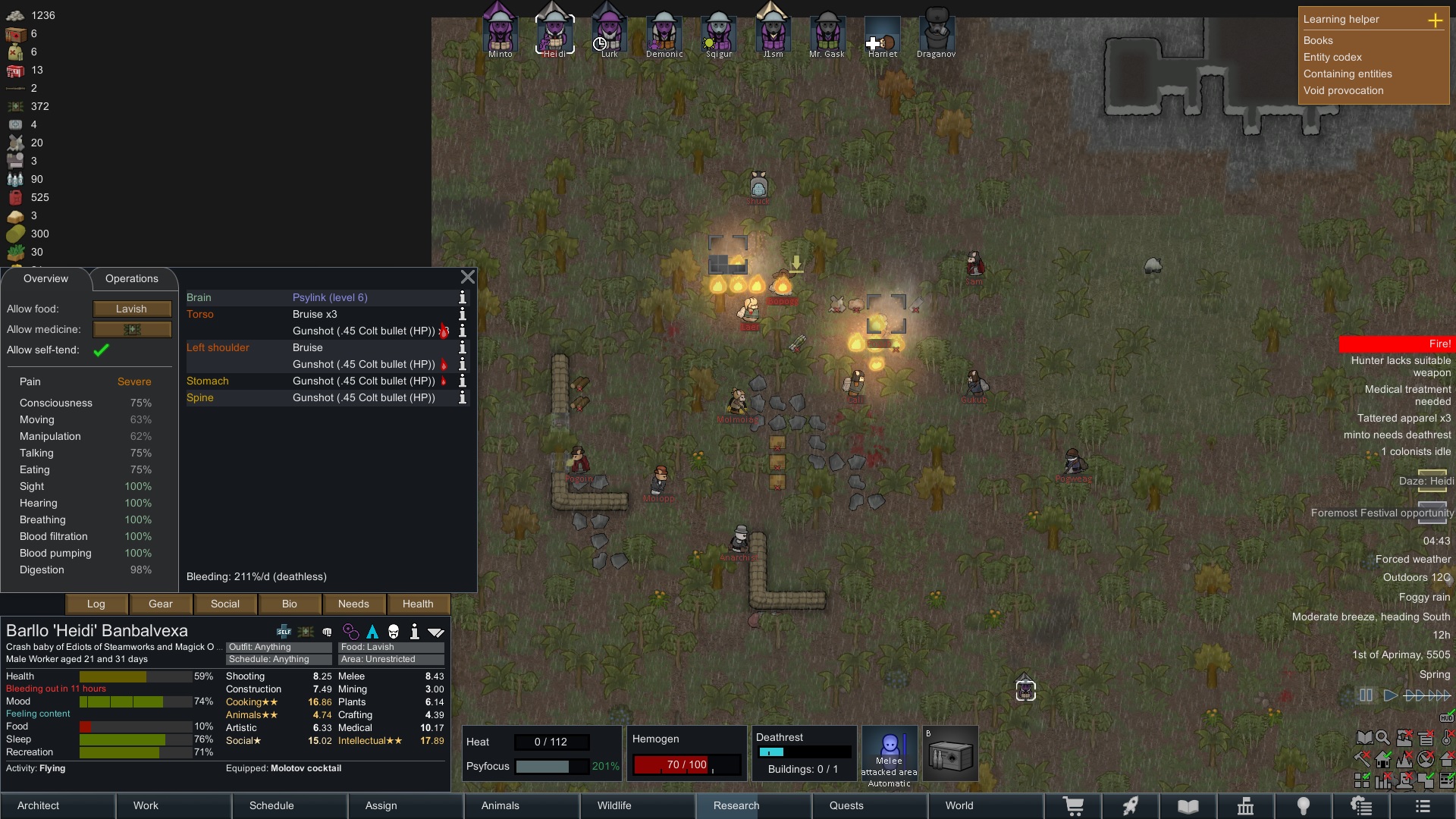Collapse the pawn card with the arrow
This screenshot has width=1456, height=819.
[436, 632]
